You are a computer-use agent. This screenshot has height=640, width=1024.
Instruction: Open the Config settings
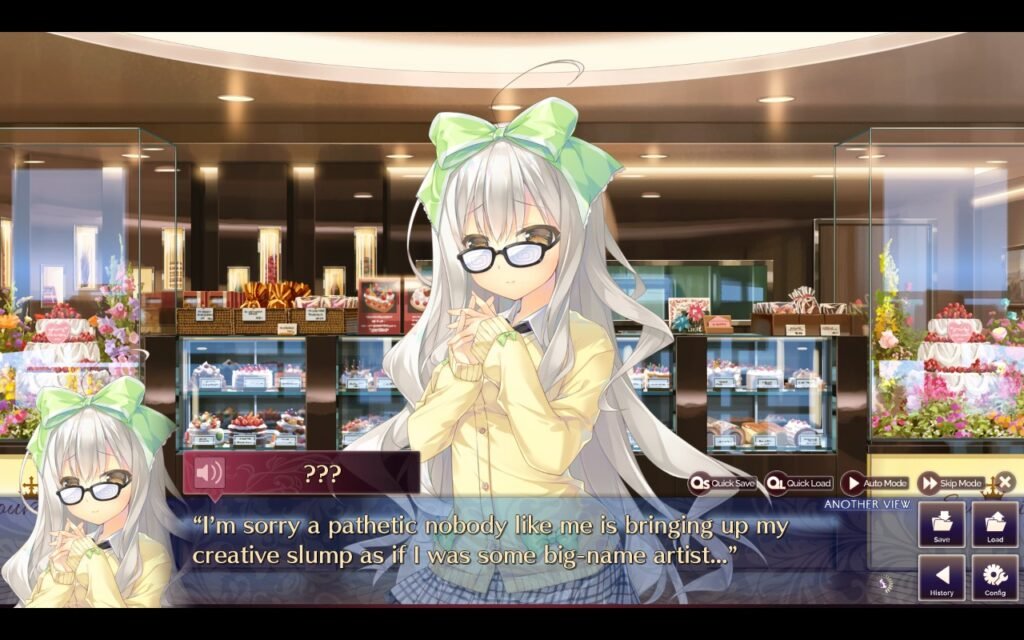[994, 578]
